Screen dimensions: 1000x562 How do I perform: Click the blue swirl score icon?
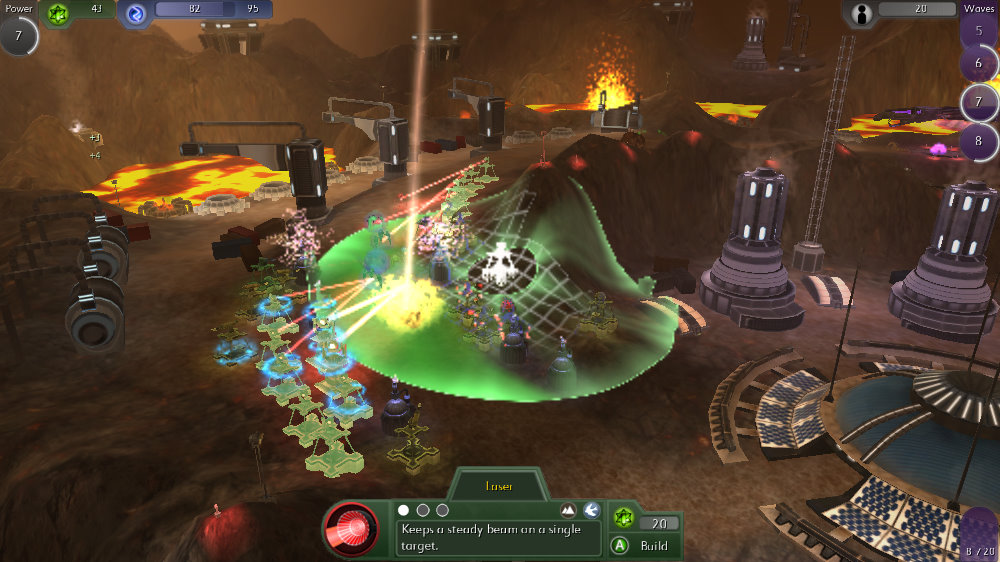[135, 12]
